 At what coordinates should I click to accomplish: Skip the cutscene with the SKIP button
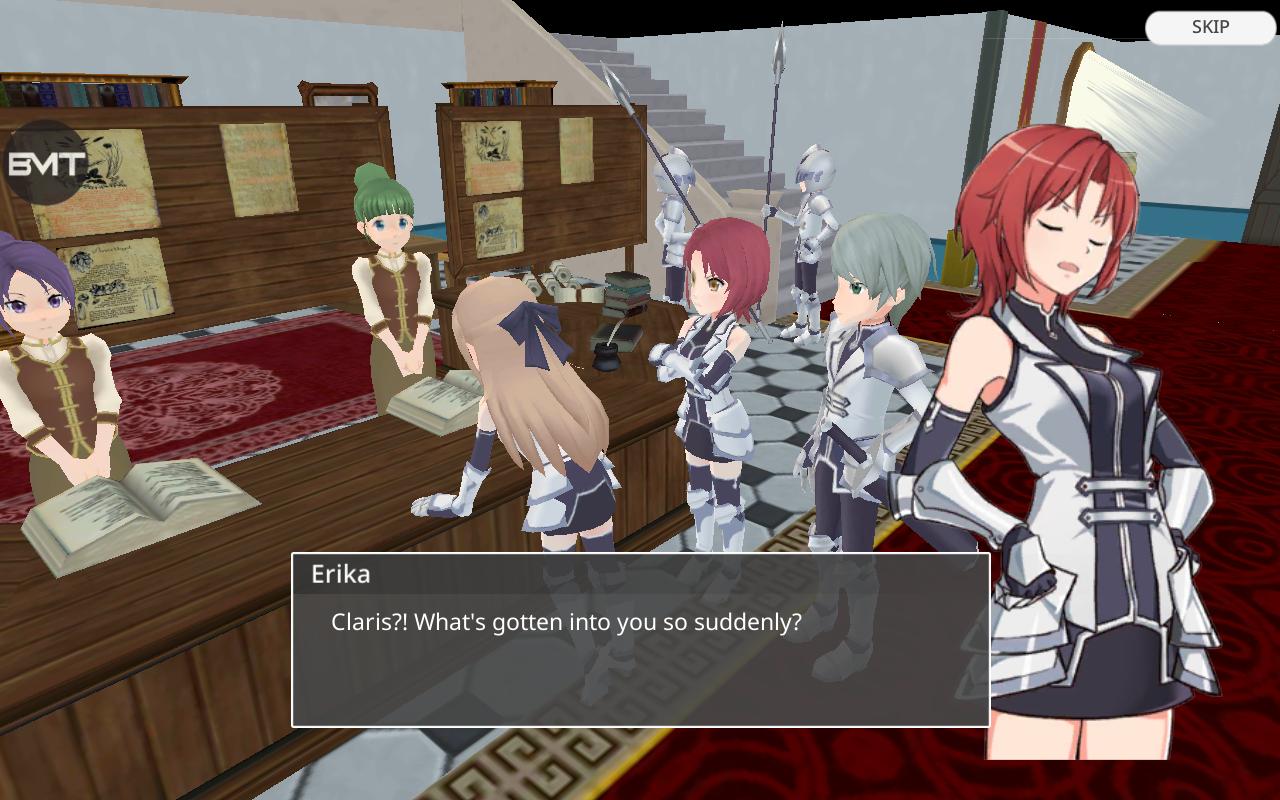(1210, 27)
